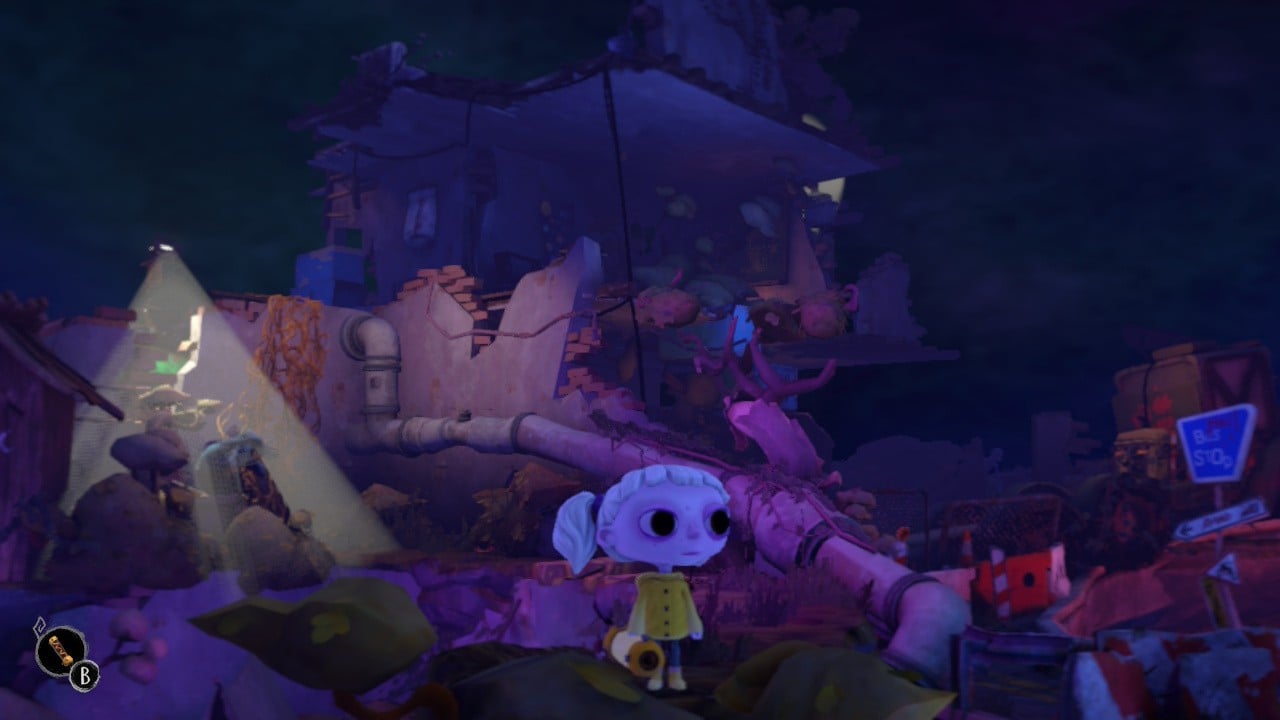This screenshot has height=720, width=1280.
Task: Select the golden flute item icon
Action: tap(59, 650)
